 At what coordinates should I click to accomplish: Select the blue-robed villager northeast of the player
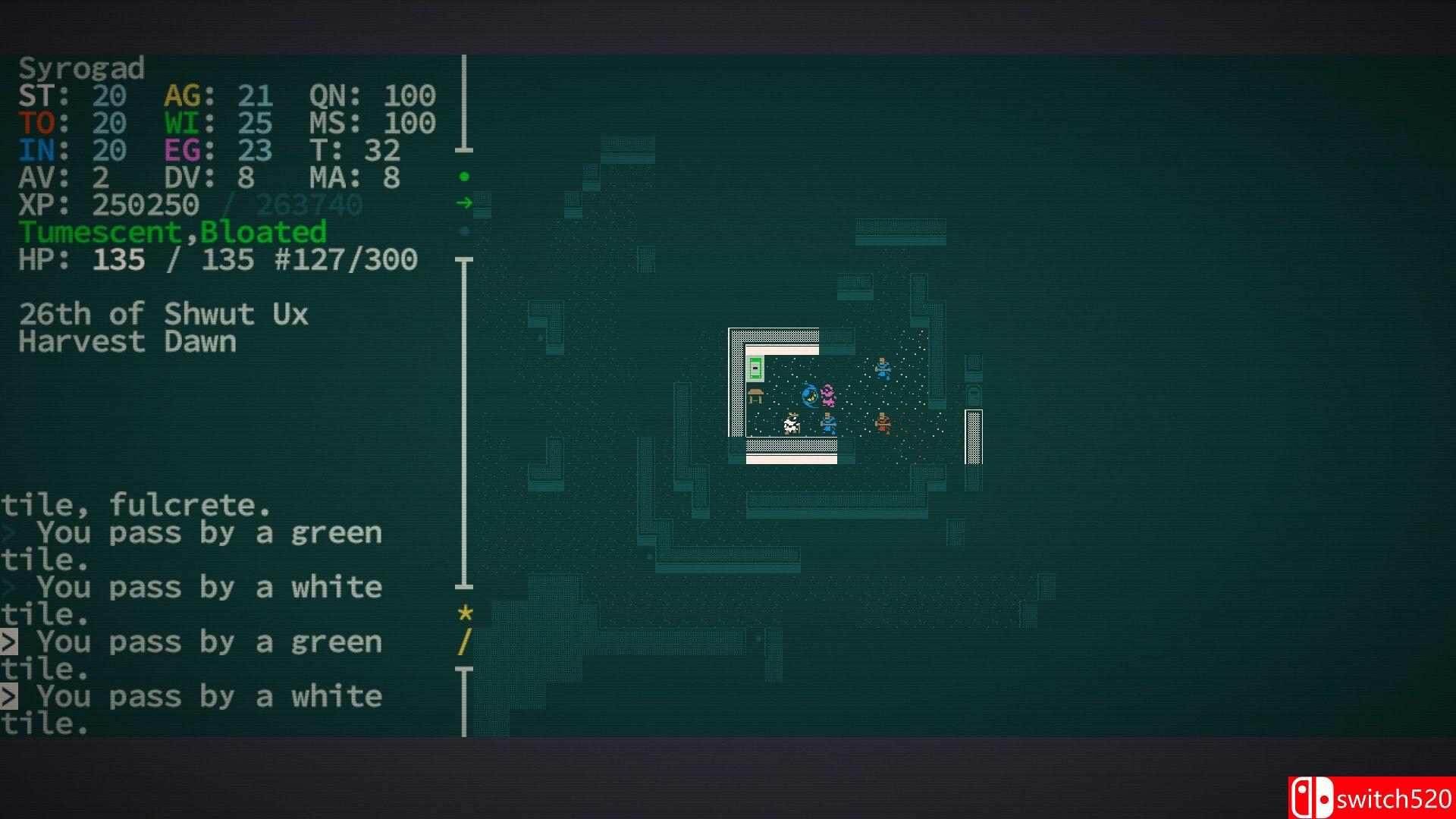point(882,369)
